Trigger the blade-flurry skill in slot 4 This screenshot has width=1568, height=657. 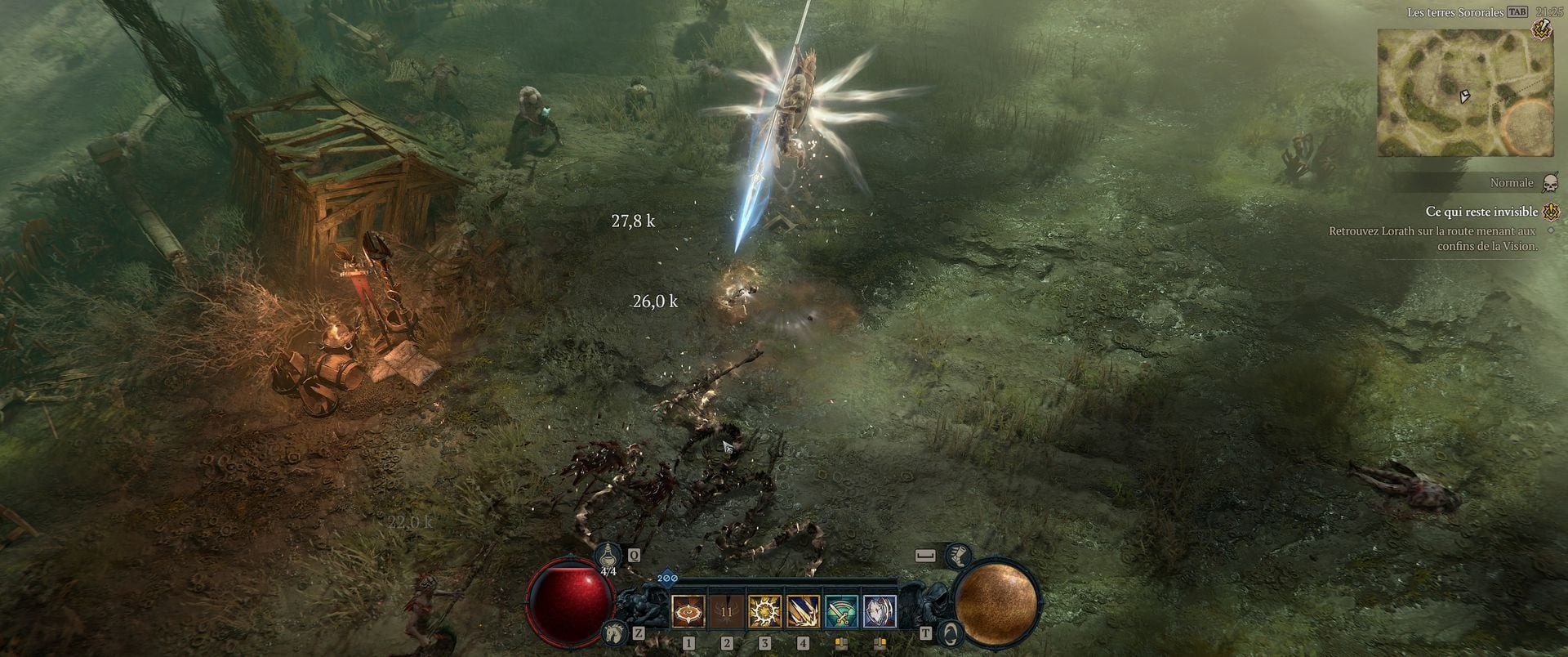coord(804,611)
